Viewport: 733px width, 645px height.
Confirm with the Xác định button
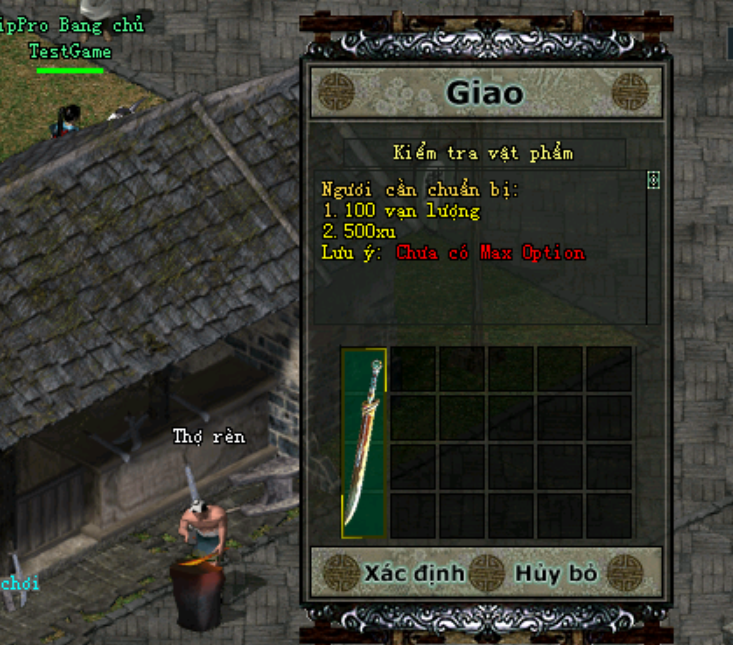pos(414,573)
